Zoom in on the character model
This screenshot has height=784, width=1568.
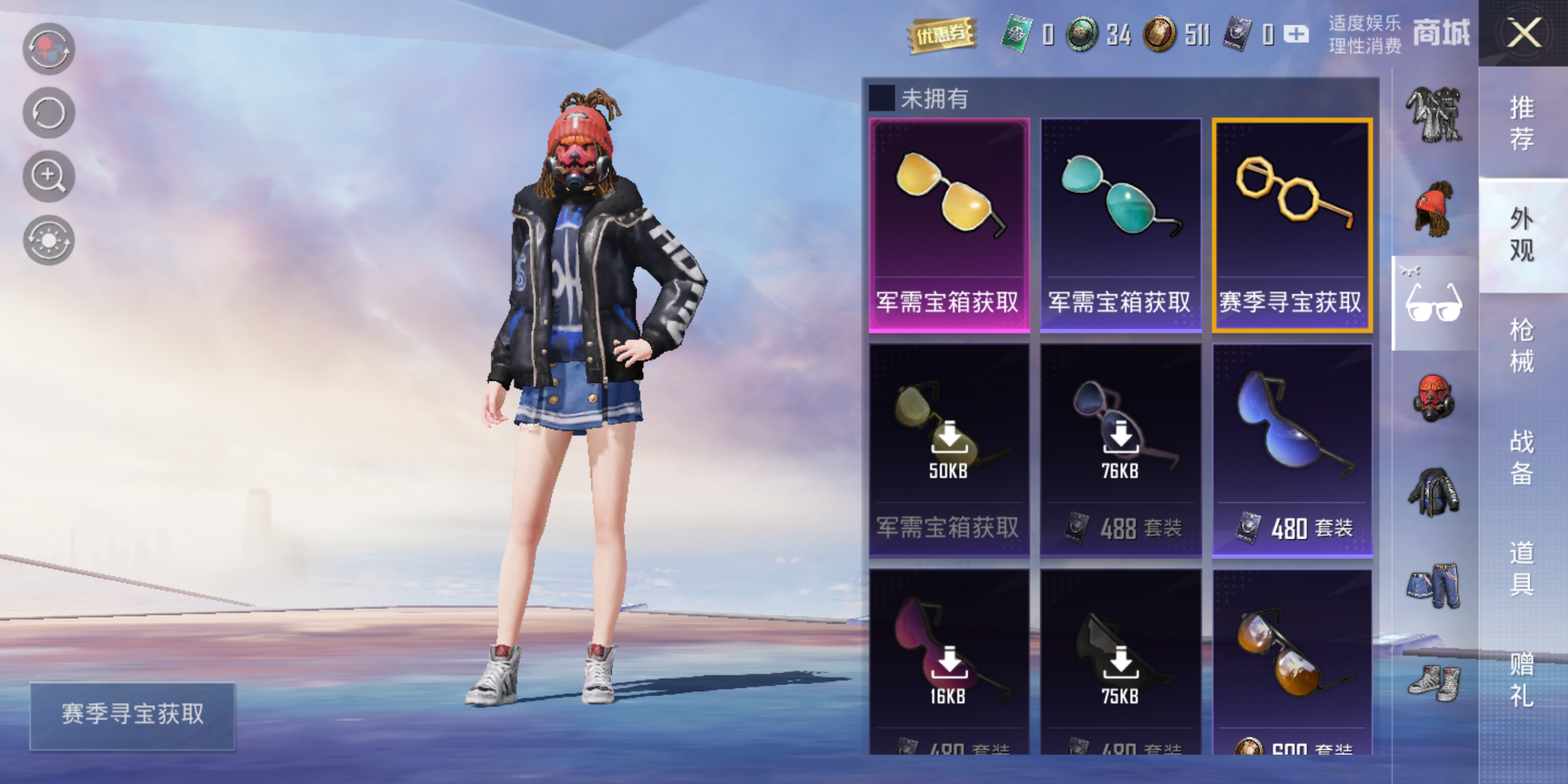[49, 176]
